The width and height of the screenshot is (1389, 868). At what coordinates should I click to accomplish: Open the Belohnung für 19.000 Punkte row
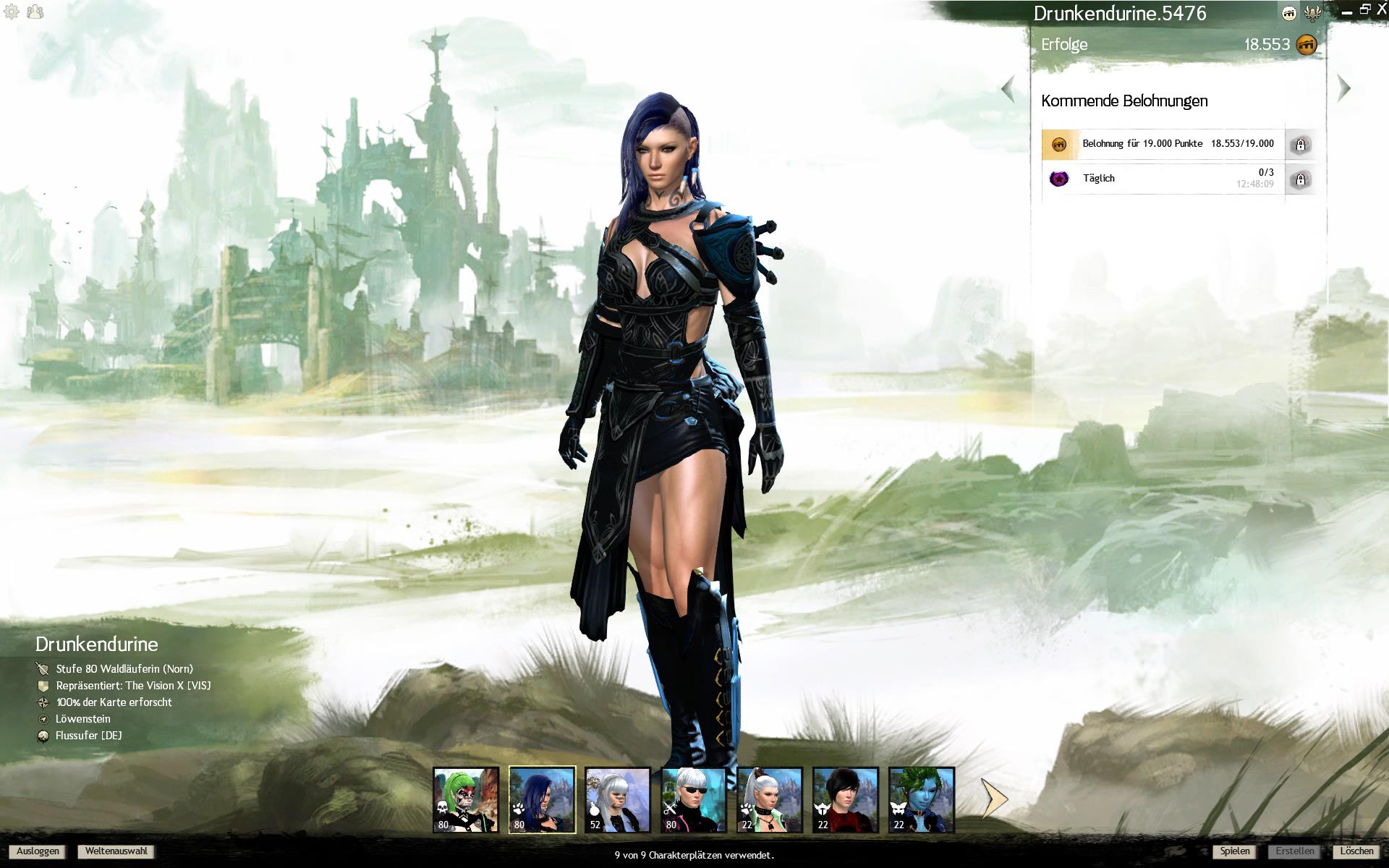[1163, 144]
